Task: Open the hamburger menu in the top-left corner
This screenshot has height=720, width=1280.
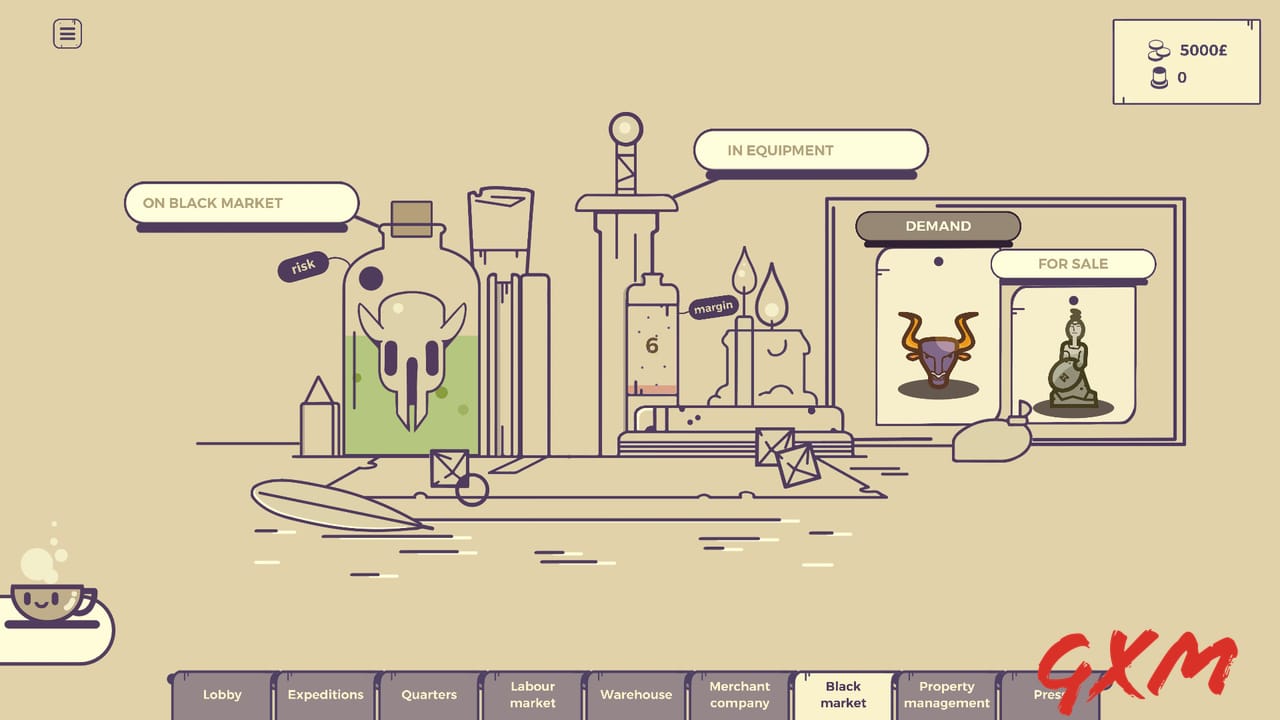Action: (x=66, y=33)
